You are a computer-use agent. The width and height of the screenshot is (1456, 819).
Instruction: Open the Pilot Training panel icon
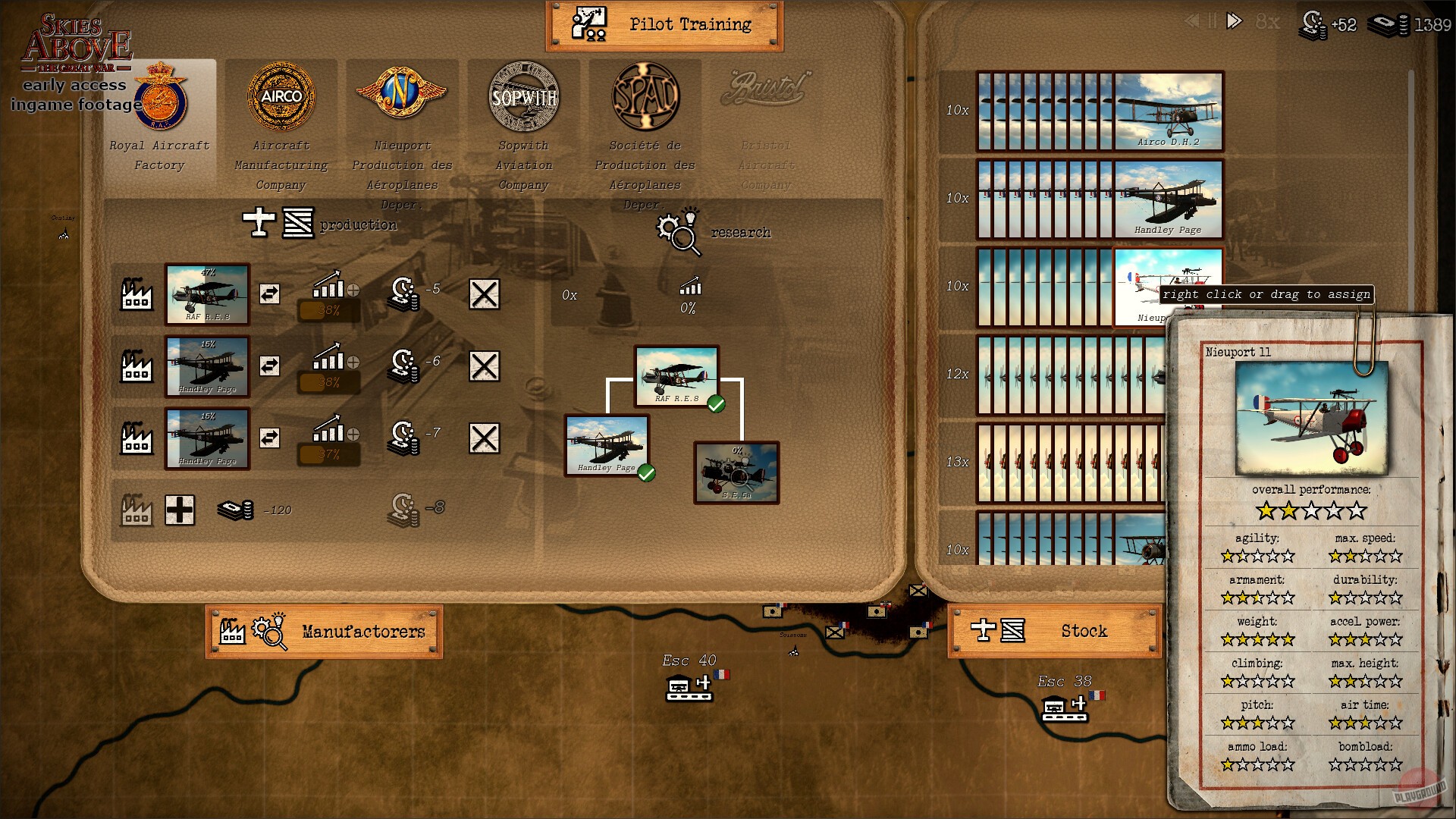588,24
